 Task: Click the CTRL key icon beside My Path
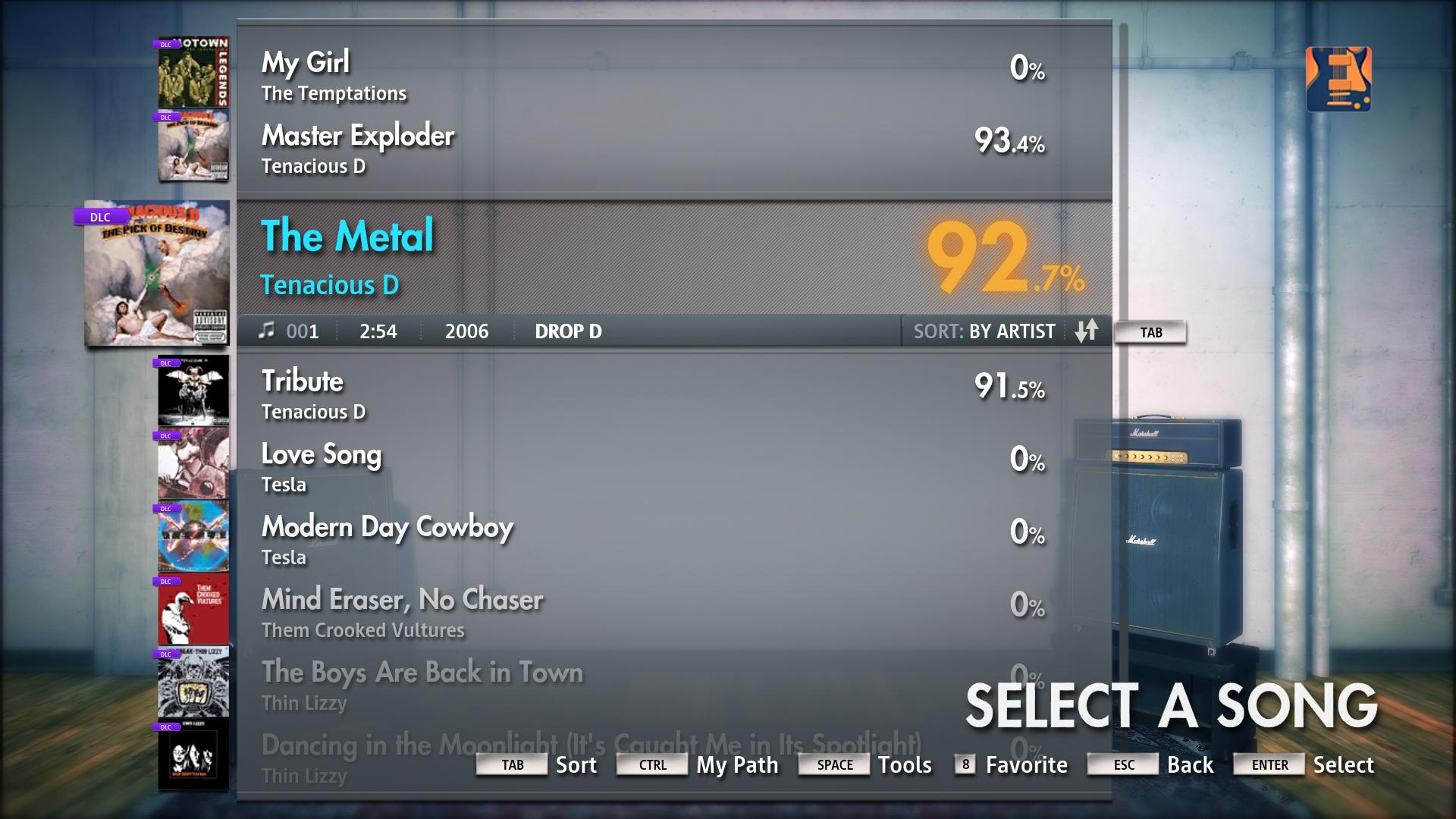651,764
